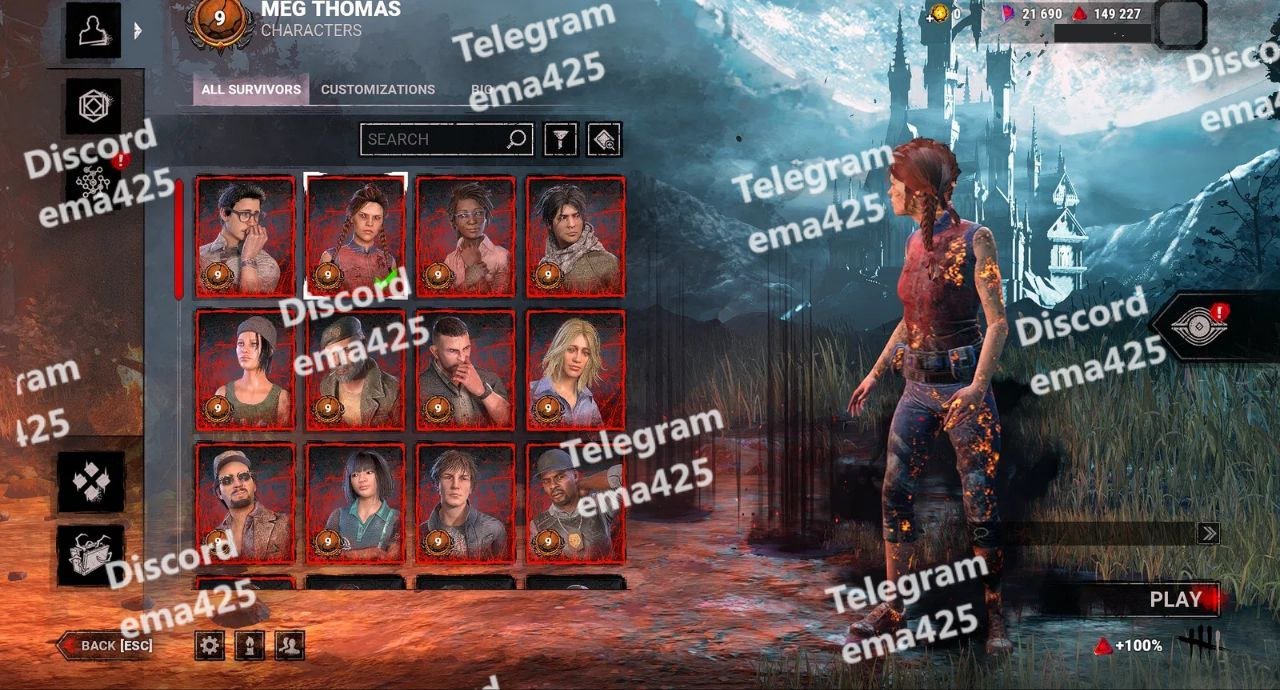Pick the survivor wearing a police badge

coord(576,503)
